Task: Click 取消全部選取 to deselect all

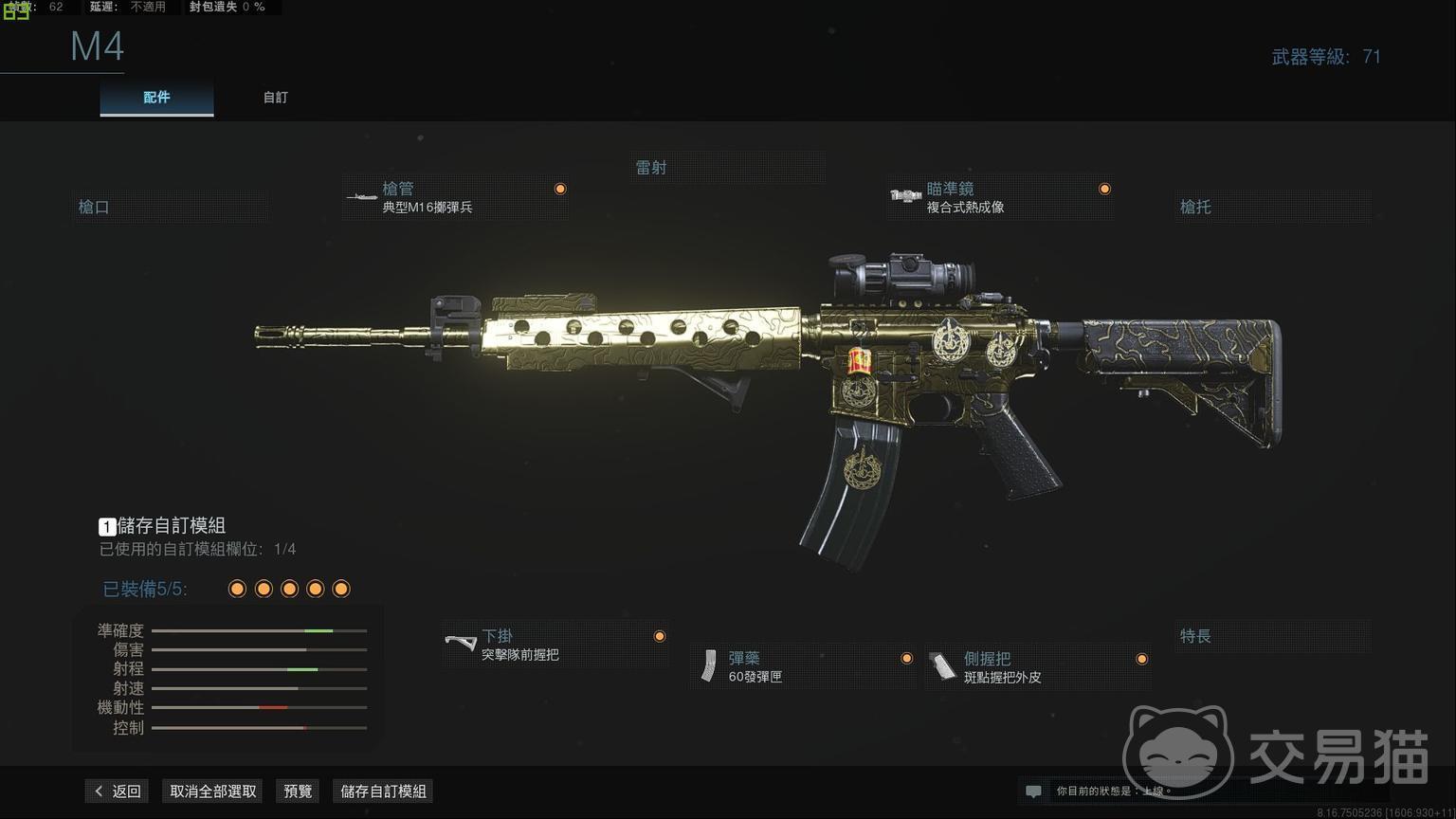Action: [213, 792]
